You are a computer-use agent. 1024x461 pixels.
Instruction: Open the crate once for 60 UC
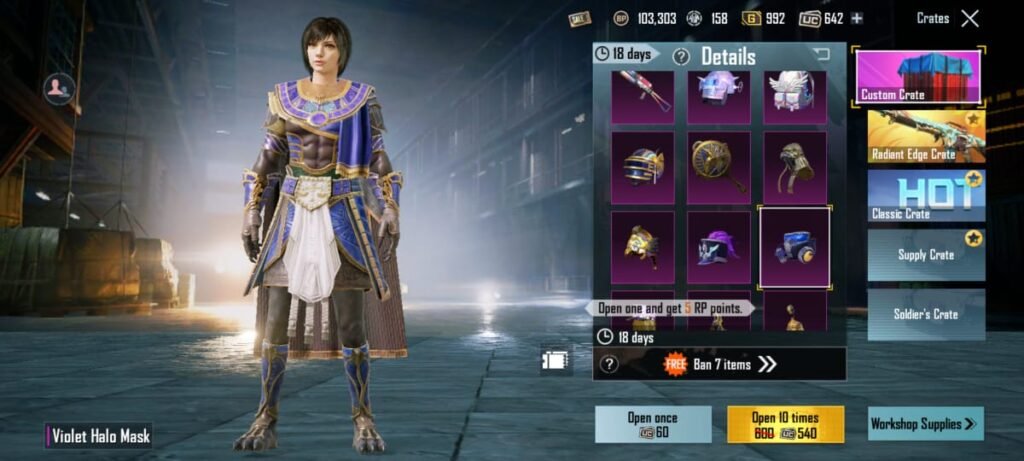653,424
